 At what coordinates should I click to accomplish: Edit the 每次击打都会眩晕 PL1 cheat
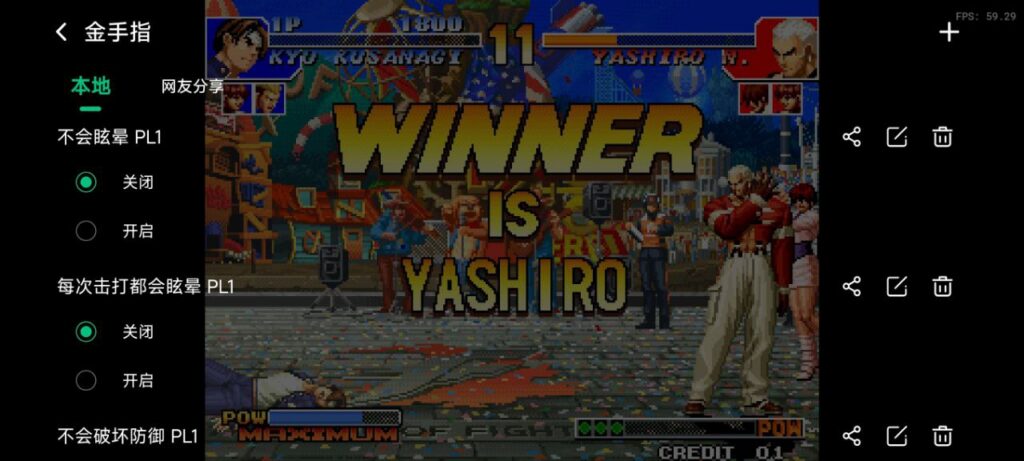[897, 287]
